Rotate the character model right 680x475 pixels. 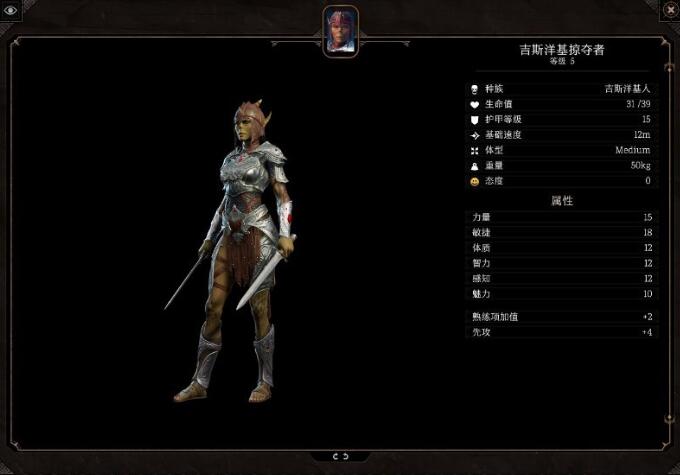pyautogui.click(x=346, y=456)
